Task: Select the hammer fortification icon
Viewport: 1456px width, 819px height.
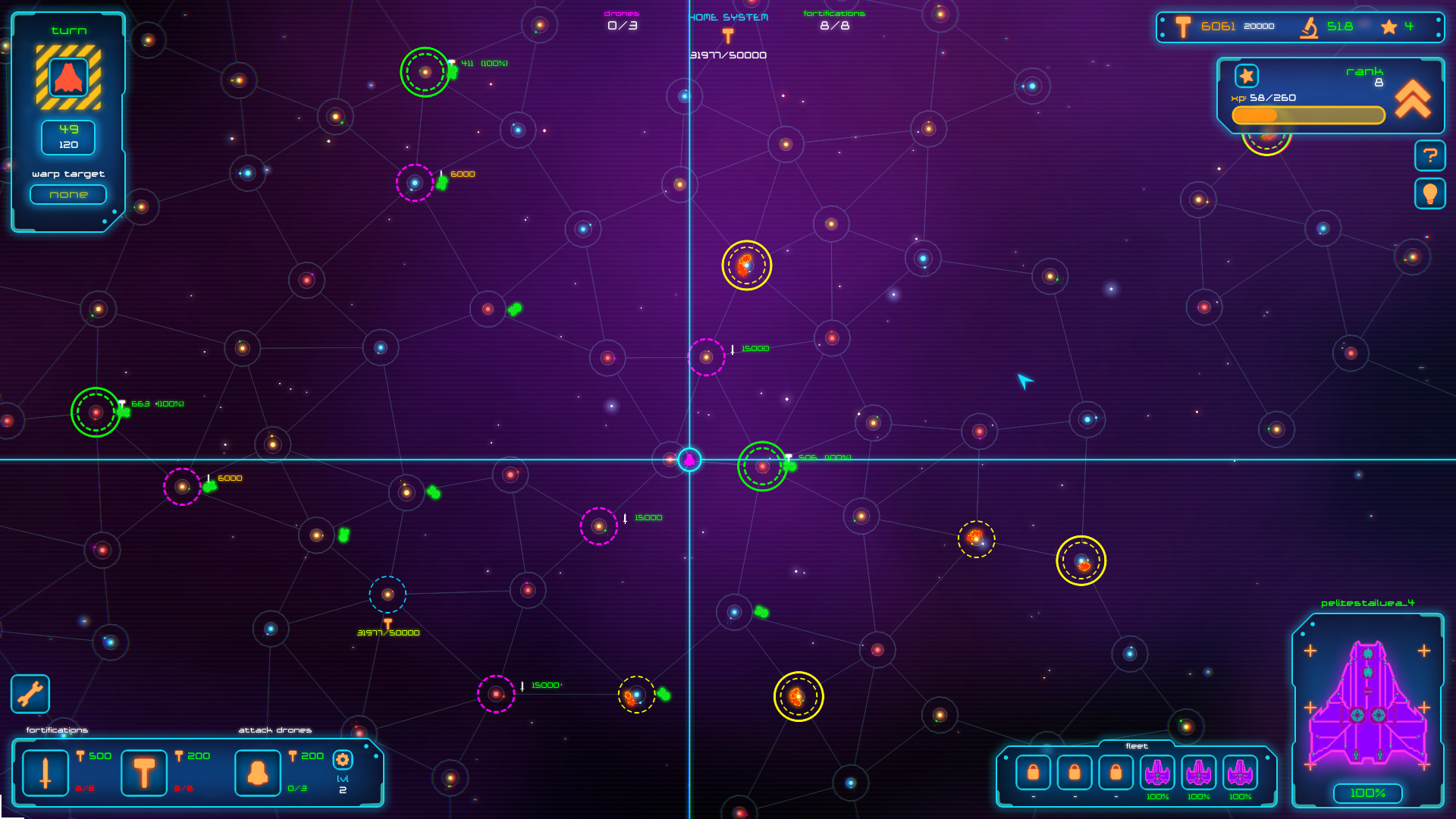Action: click(143, 771)
